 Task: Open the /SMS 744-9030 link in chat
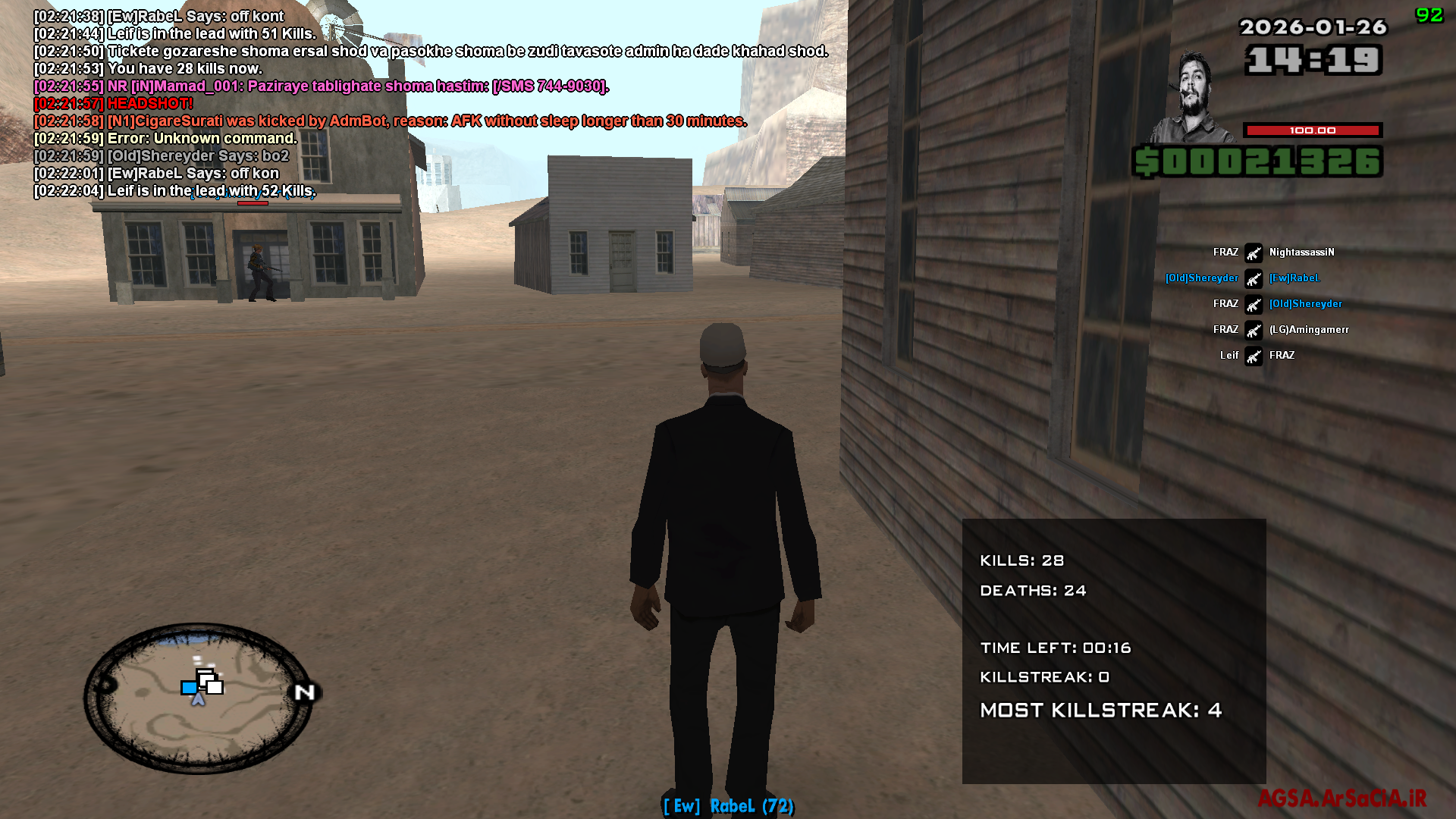tap(548, 86)
